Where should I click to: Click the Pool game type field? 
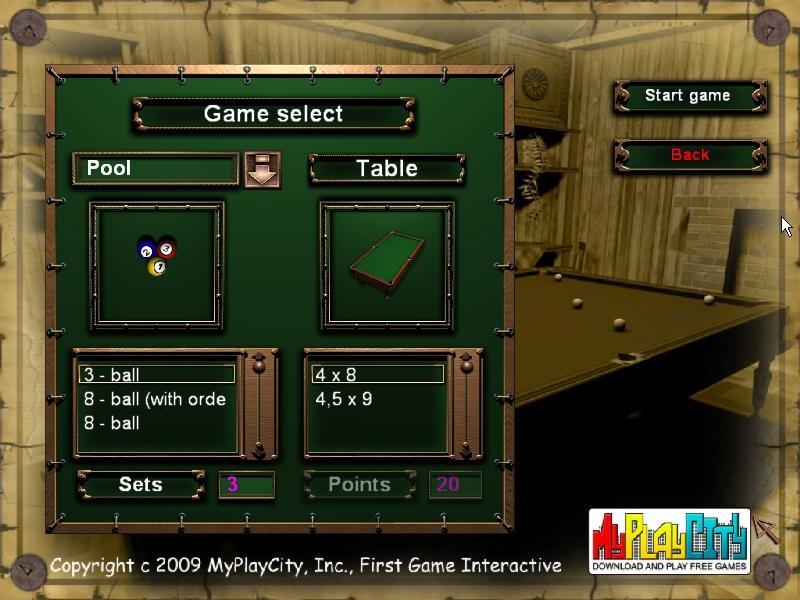(155, 168)
